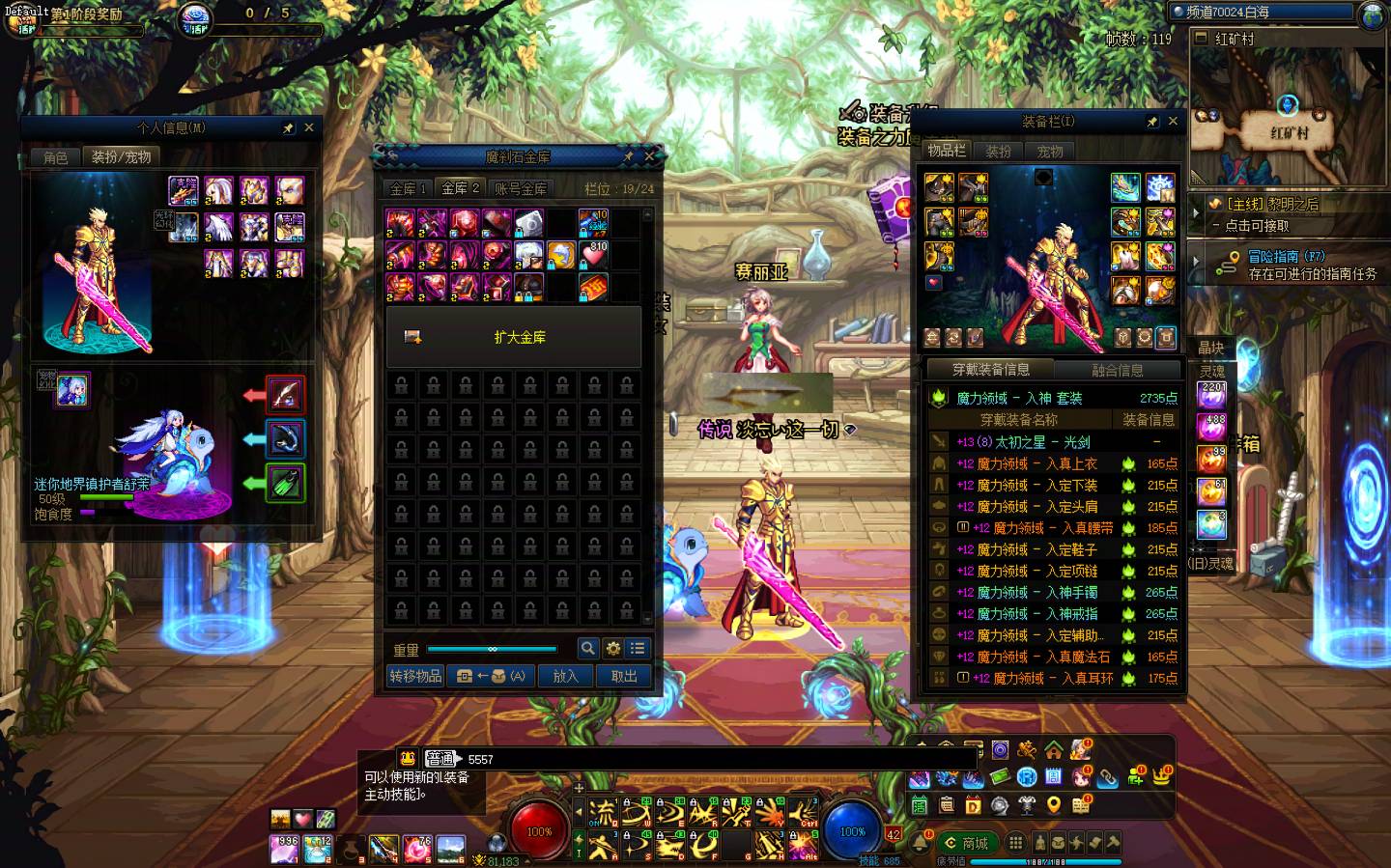Close the 装备栏 equipment window

point(1173,122)
